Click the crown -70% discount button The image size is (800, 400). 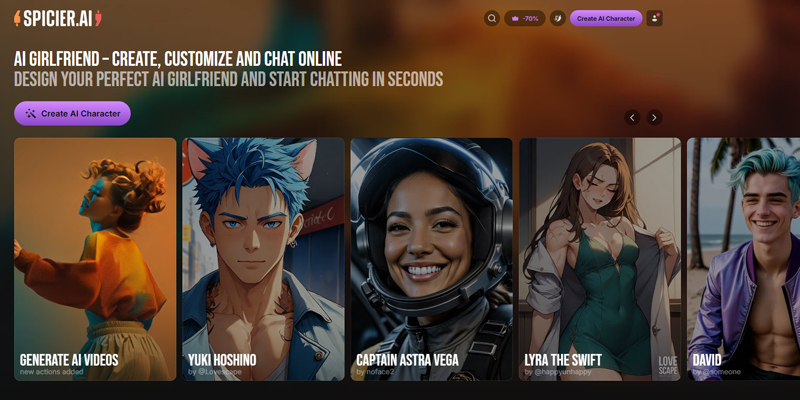coord(525,18)
